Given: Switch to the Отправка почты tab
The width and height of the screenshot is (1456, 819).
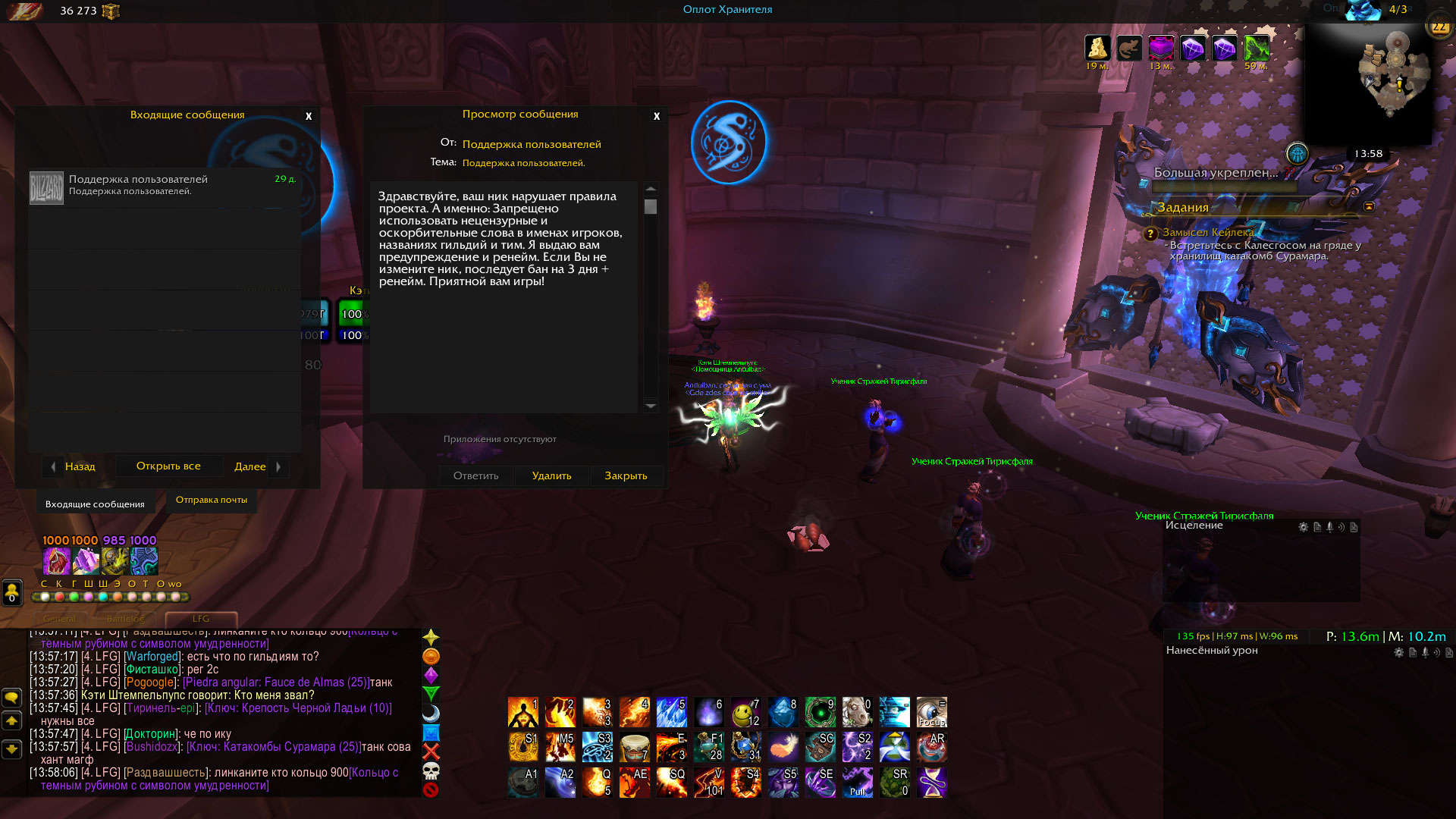Looking at the screenshot, I should tap(212, 500).
